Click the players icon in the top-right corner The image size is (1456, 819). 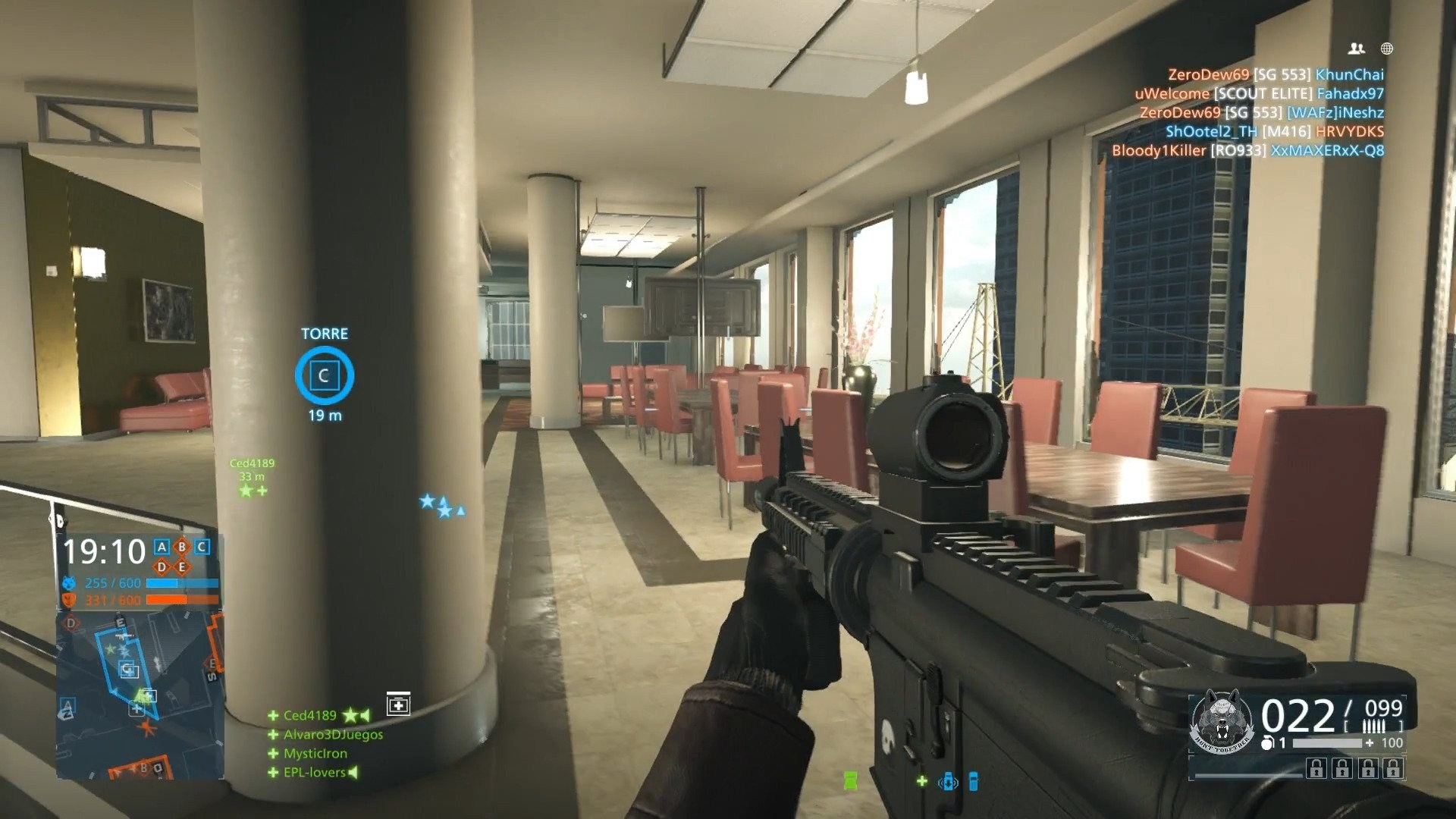(1357, 49)
